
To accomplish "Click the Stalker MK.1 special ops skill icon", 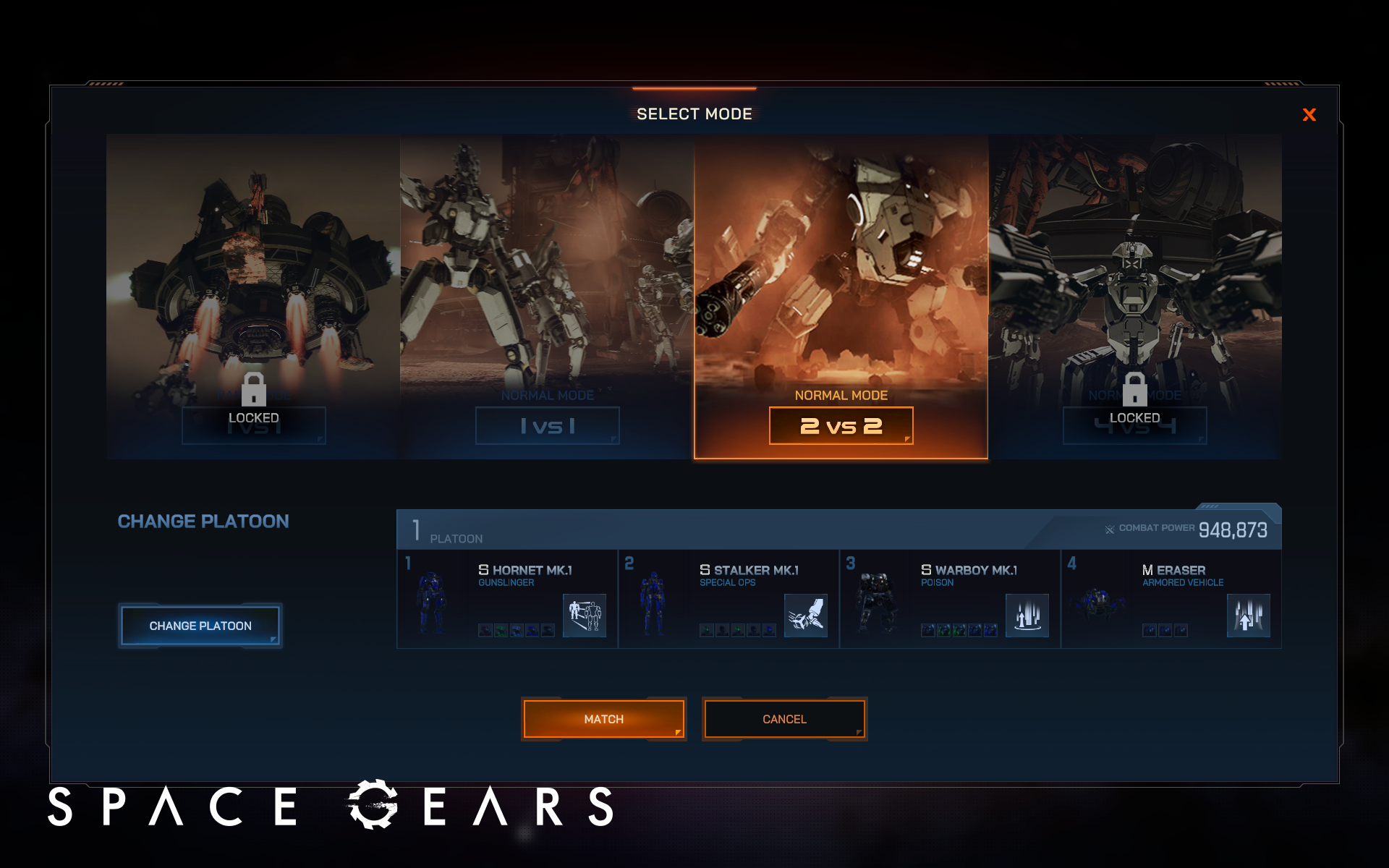I will (x=806, y=616).
